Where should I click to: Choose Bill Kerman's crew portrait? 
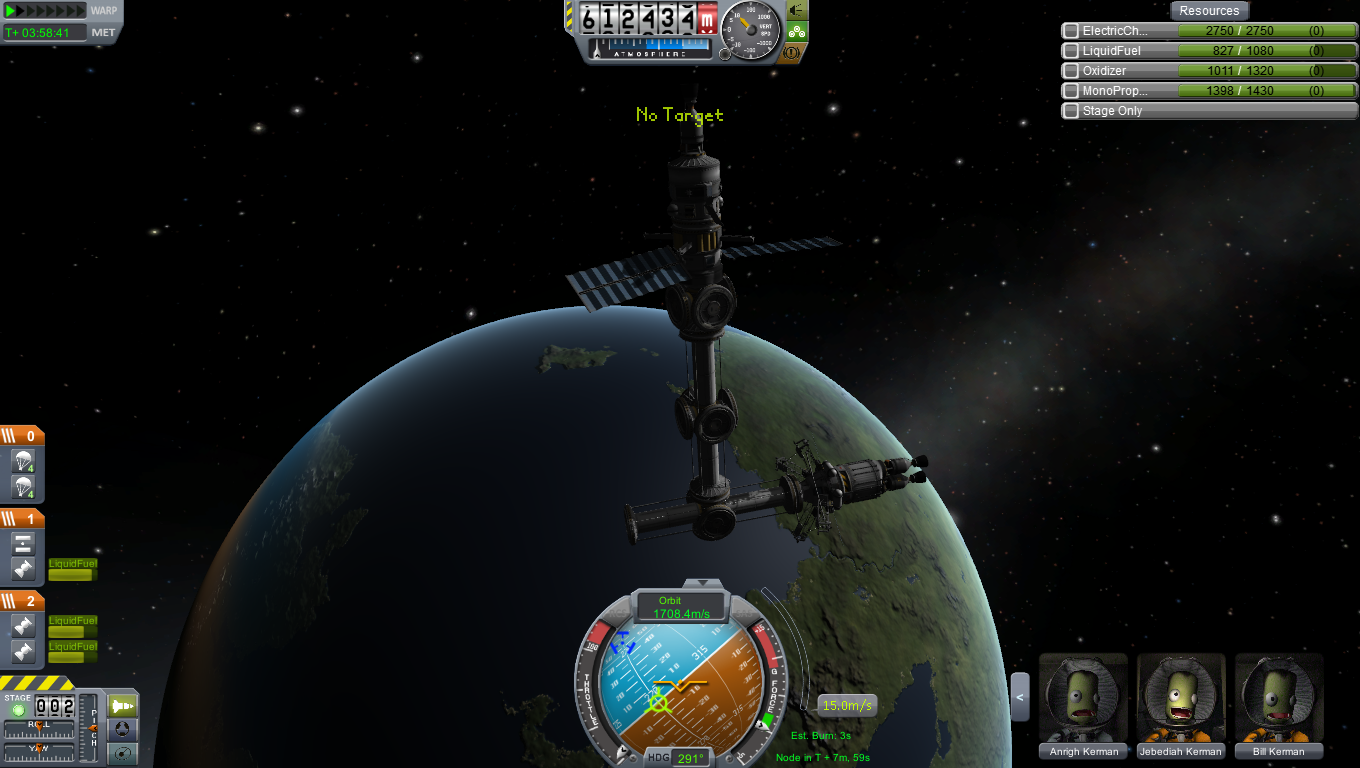point(1279,698)
